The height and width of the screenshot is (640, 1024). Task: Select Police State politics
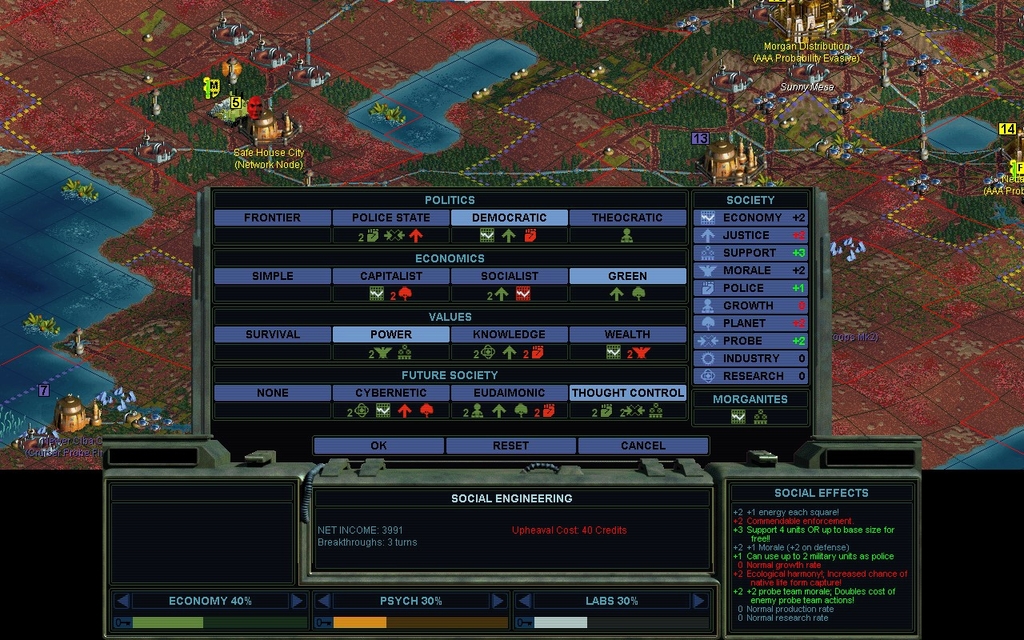pyautogui.click(x=390, y=217)
